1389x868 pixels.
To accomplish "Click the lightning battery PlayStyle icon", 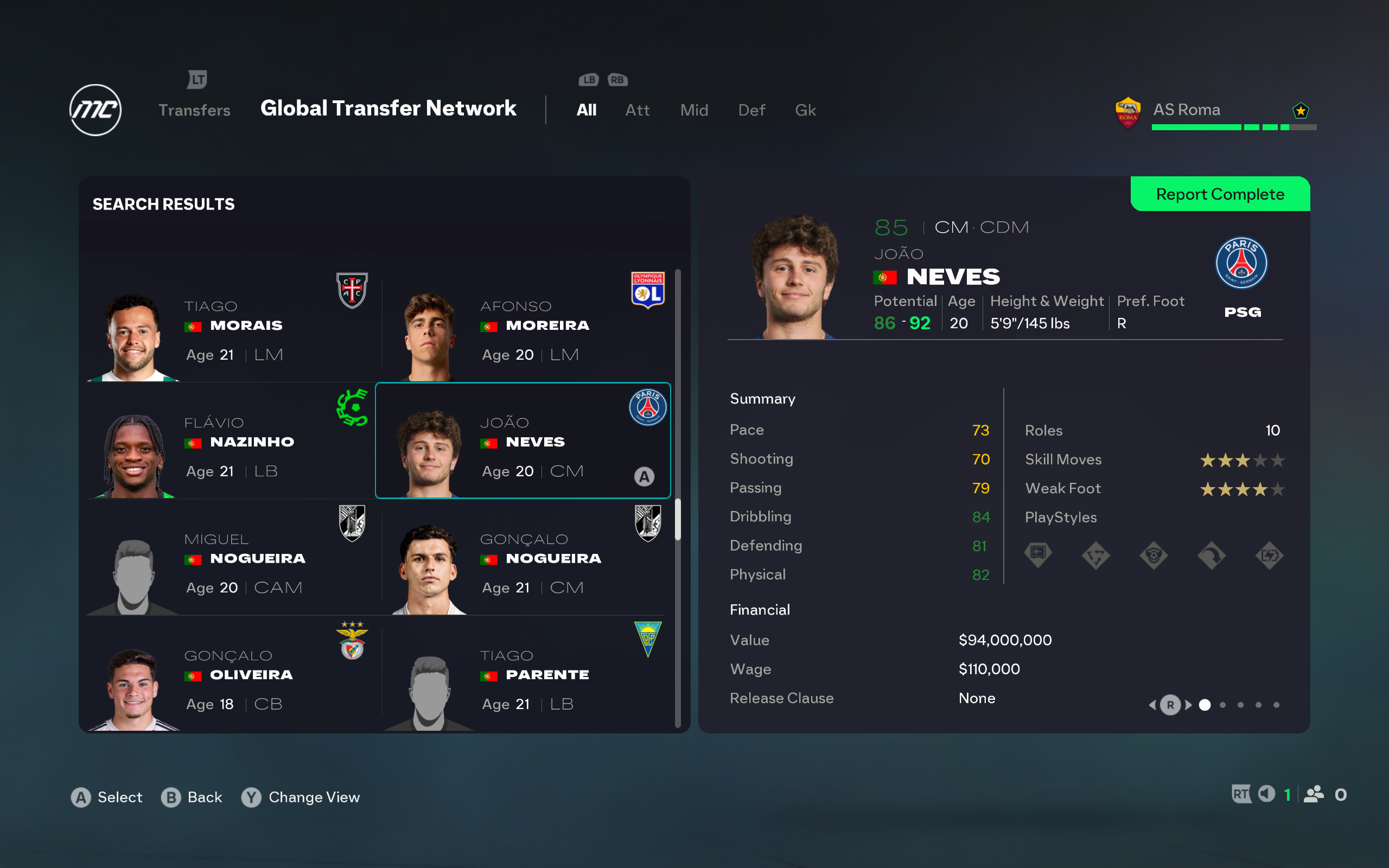I will tap(1270, 554).
